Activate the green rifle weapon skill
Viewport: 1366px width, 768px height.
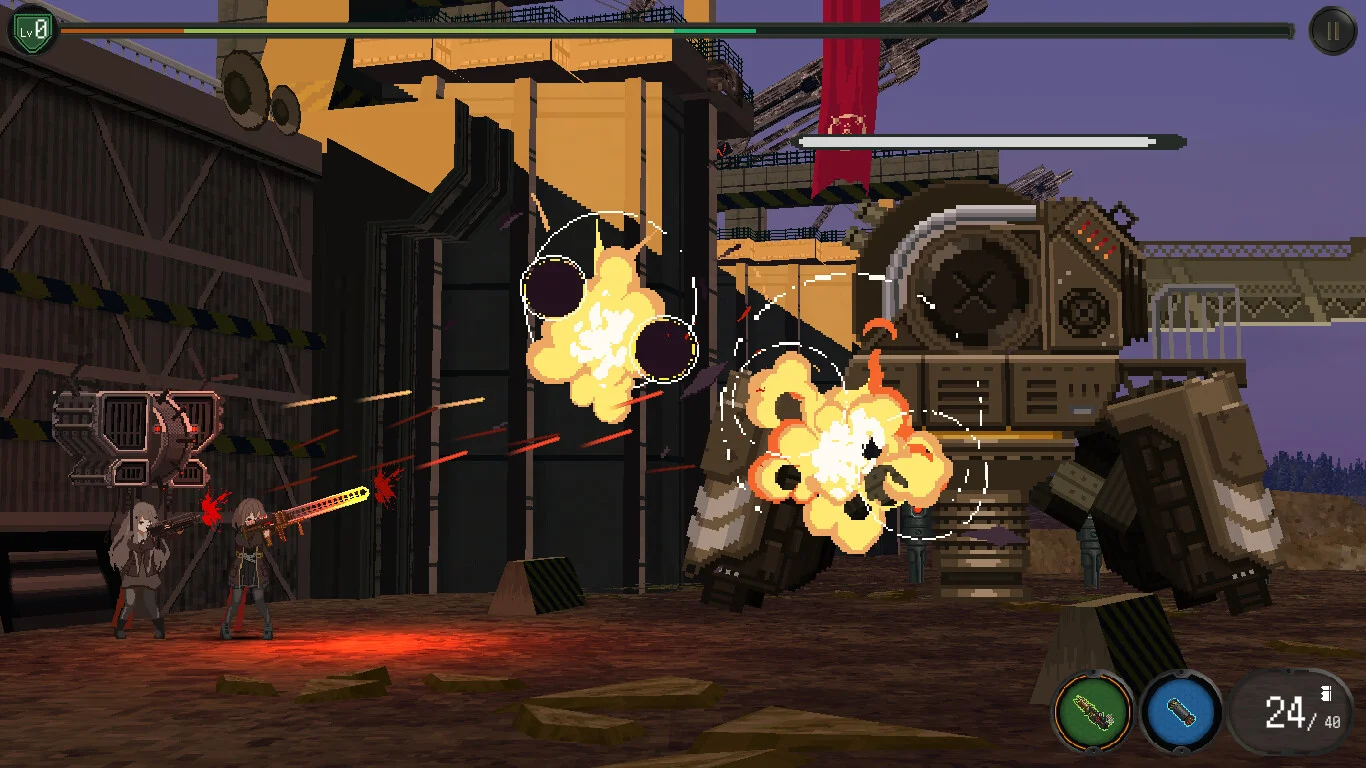[x=1093, y=713]
